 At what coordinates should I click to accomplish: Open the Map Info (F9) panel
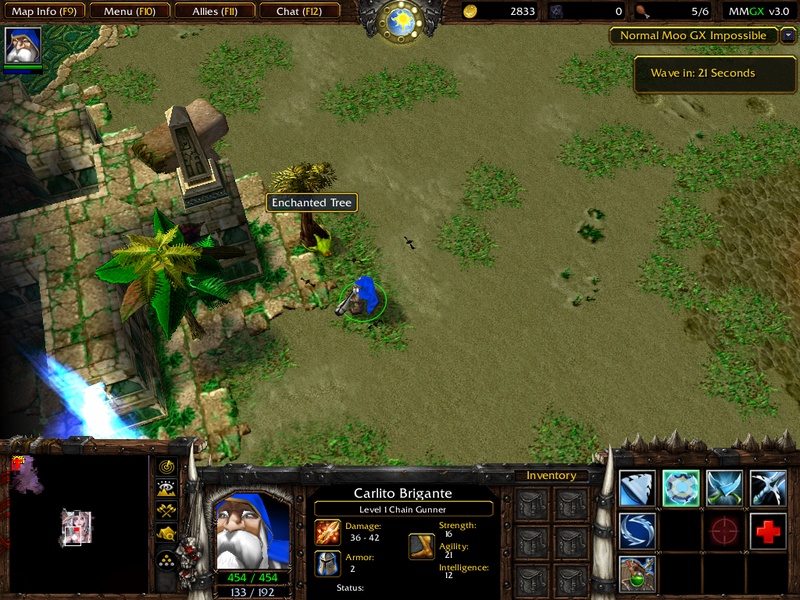click(44, 11)
